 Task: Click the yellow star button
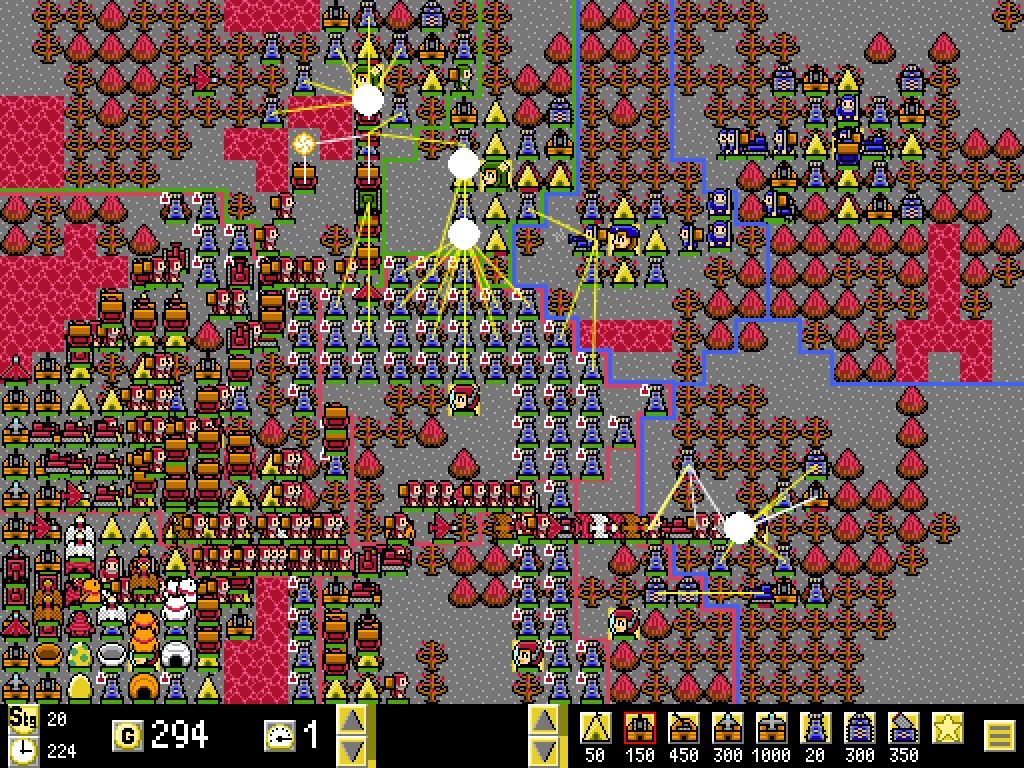click(x=948, y=728)
